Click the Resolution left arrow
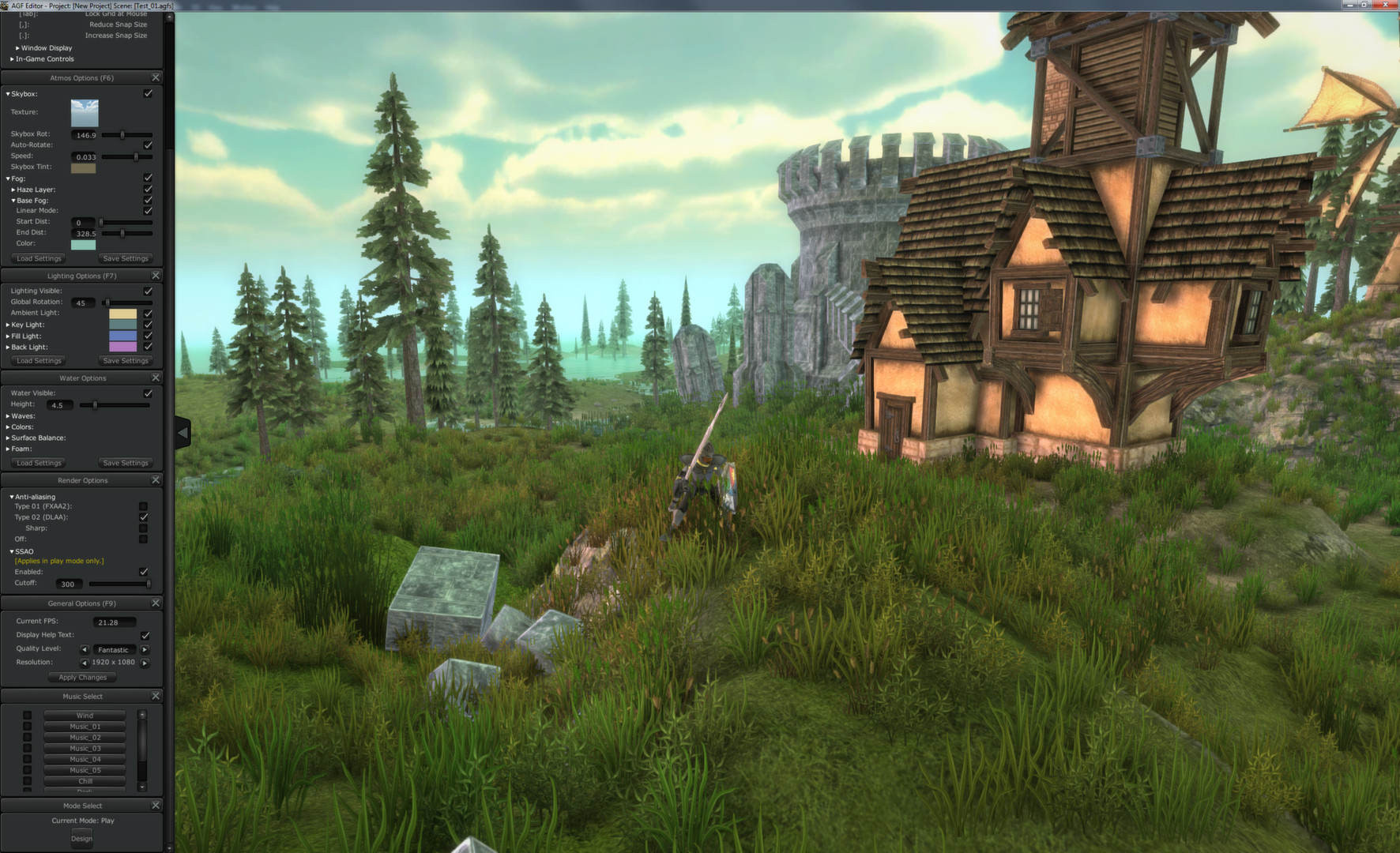The image size is (1400, 853). [x=85, y=663]
